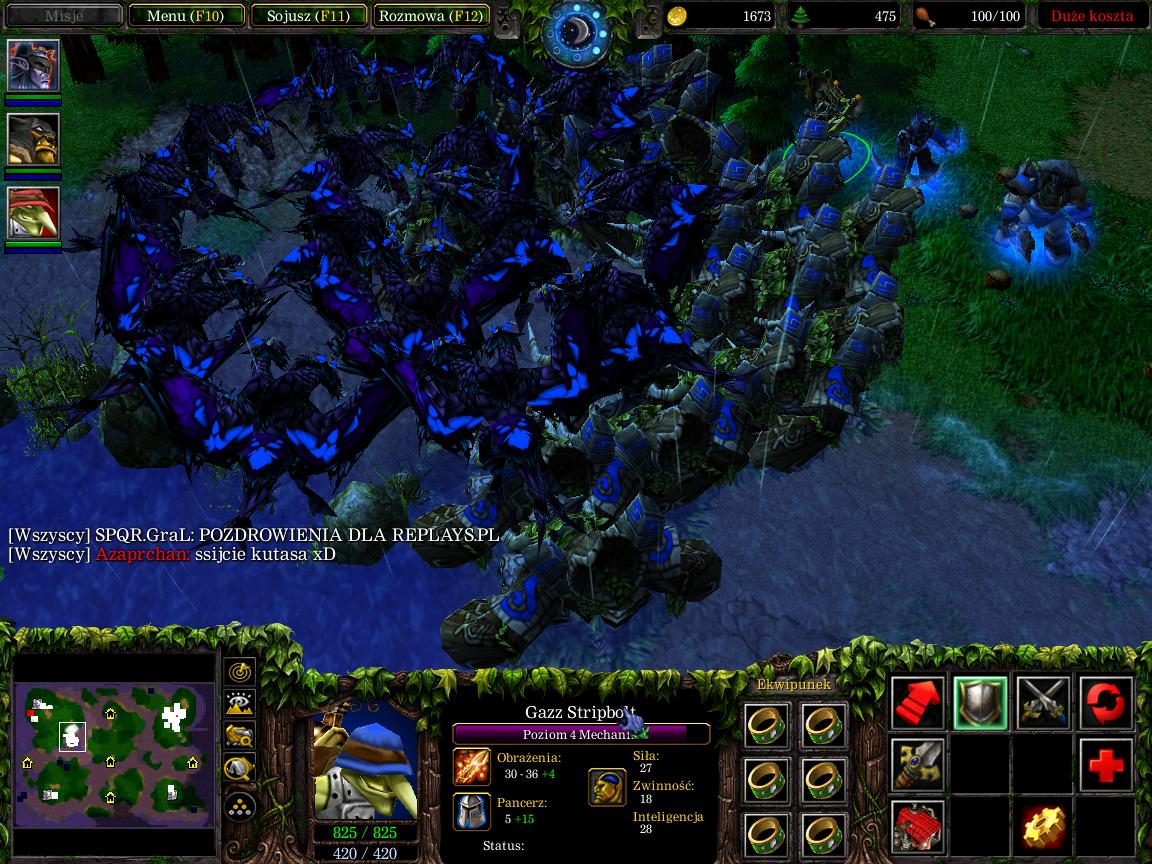The height and width of the screenshot is (864, 1152).
Task: Choose the crossed swords command
Action: [1043, 702]
